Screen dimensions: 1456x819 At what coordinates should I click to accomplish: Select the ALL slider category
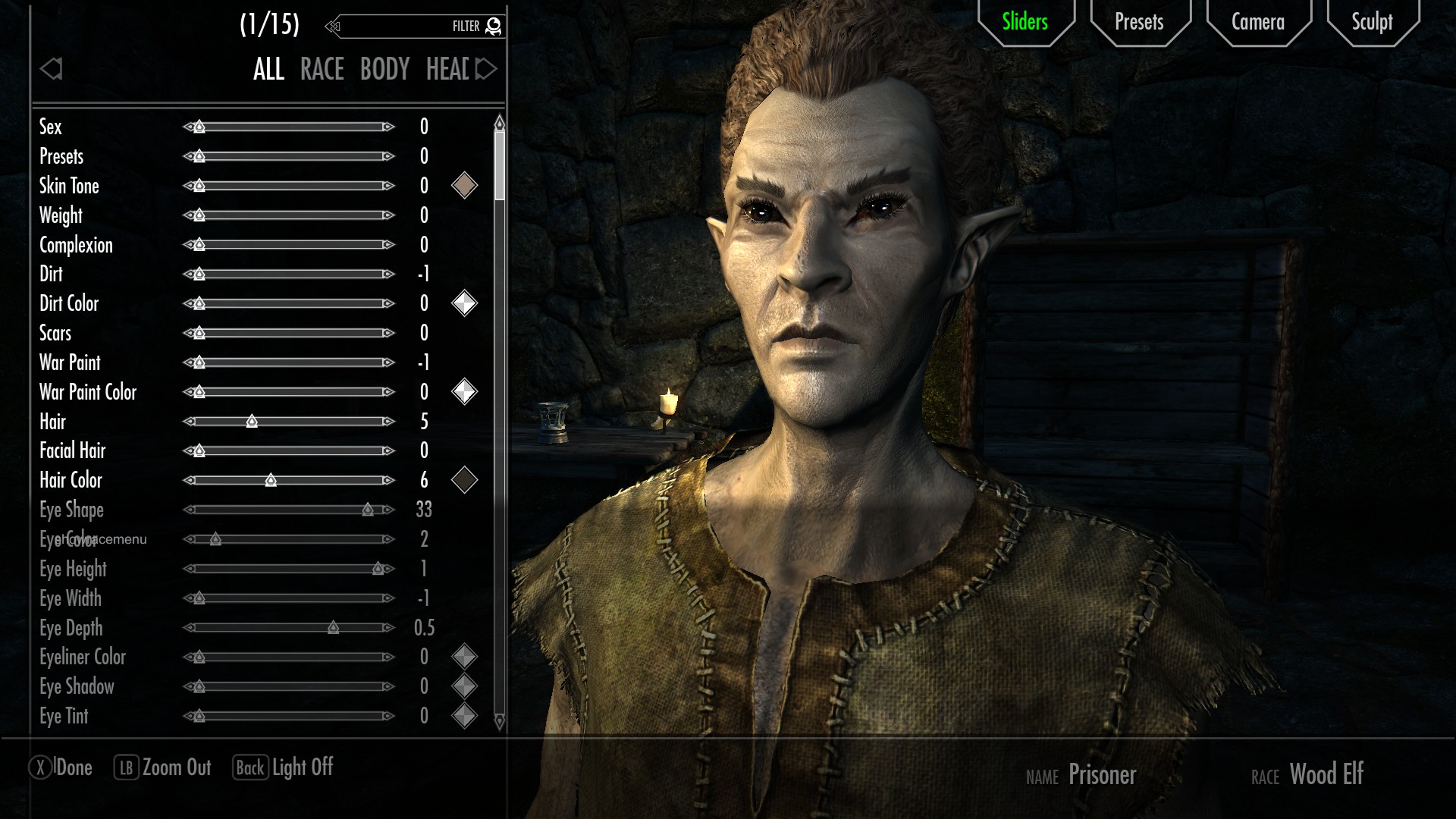268,70
